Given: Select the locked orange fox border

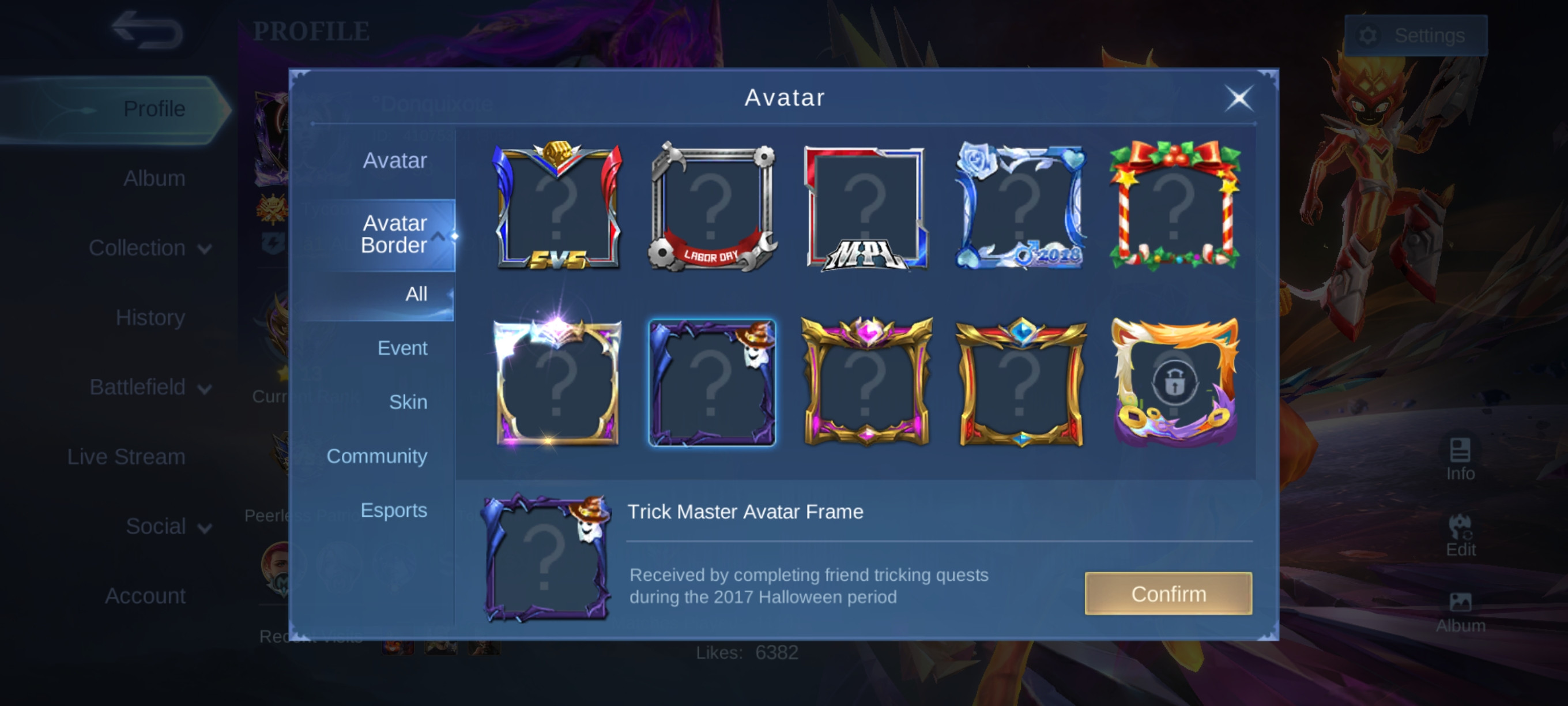Looking at the screenshot, I should [1174, 382].
